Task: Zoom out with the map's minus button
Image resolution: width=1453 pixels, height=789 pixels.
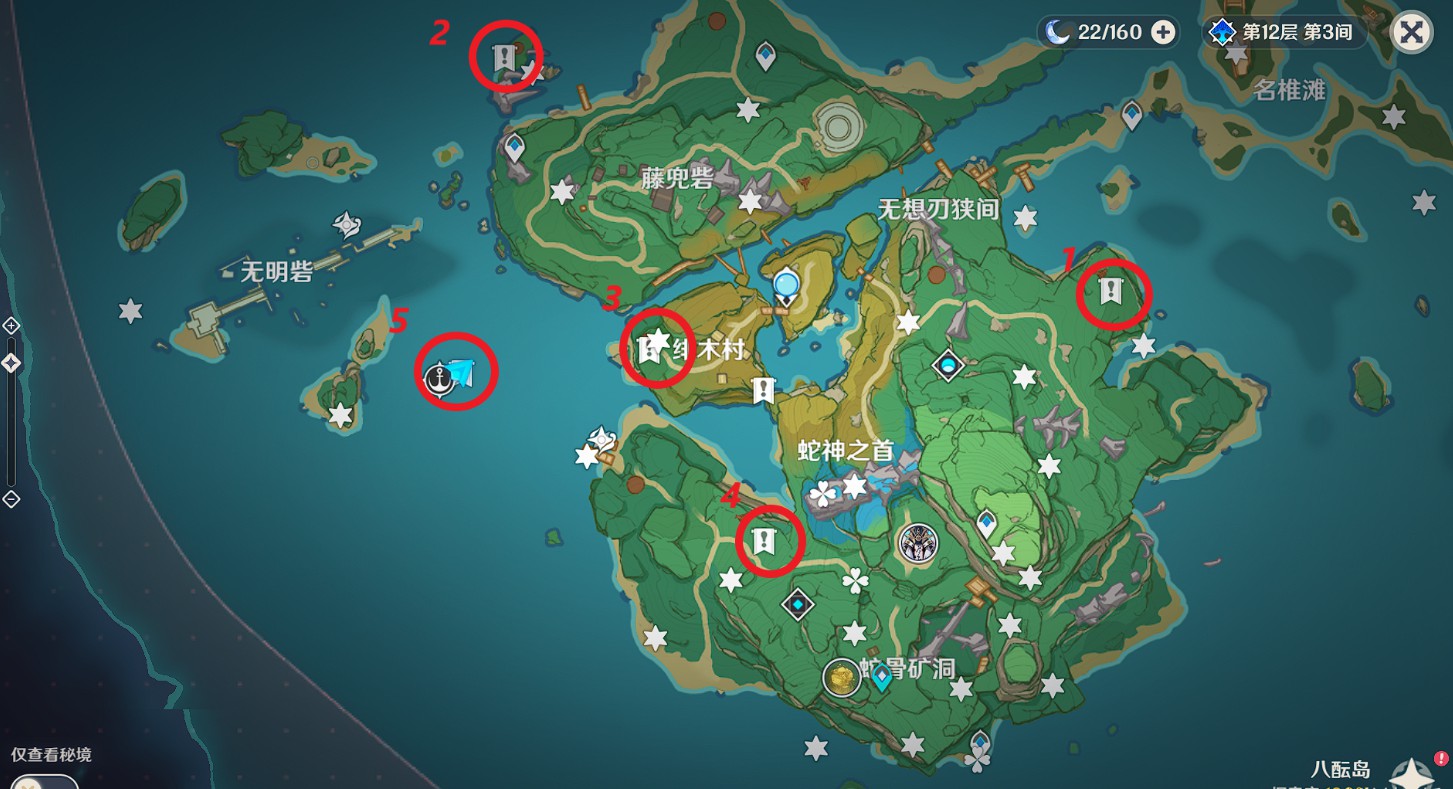Action: (x=11, y=499)
